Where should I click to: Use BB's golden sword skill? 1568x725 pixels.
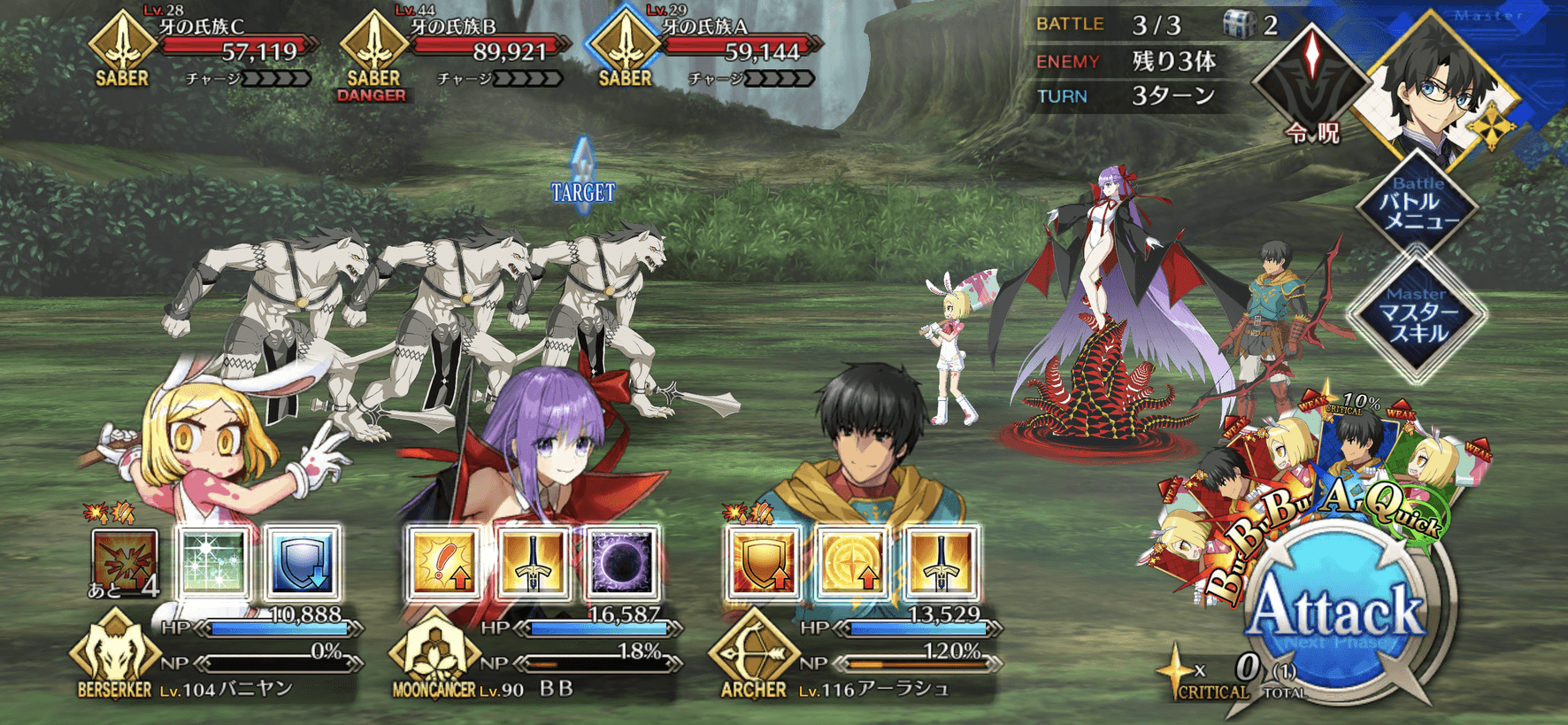[x=533, y=563]
